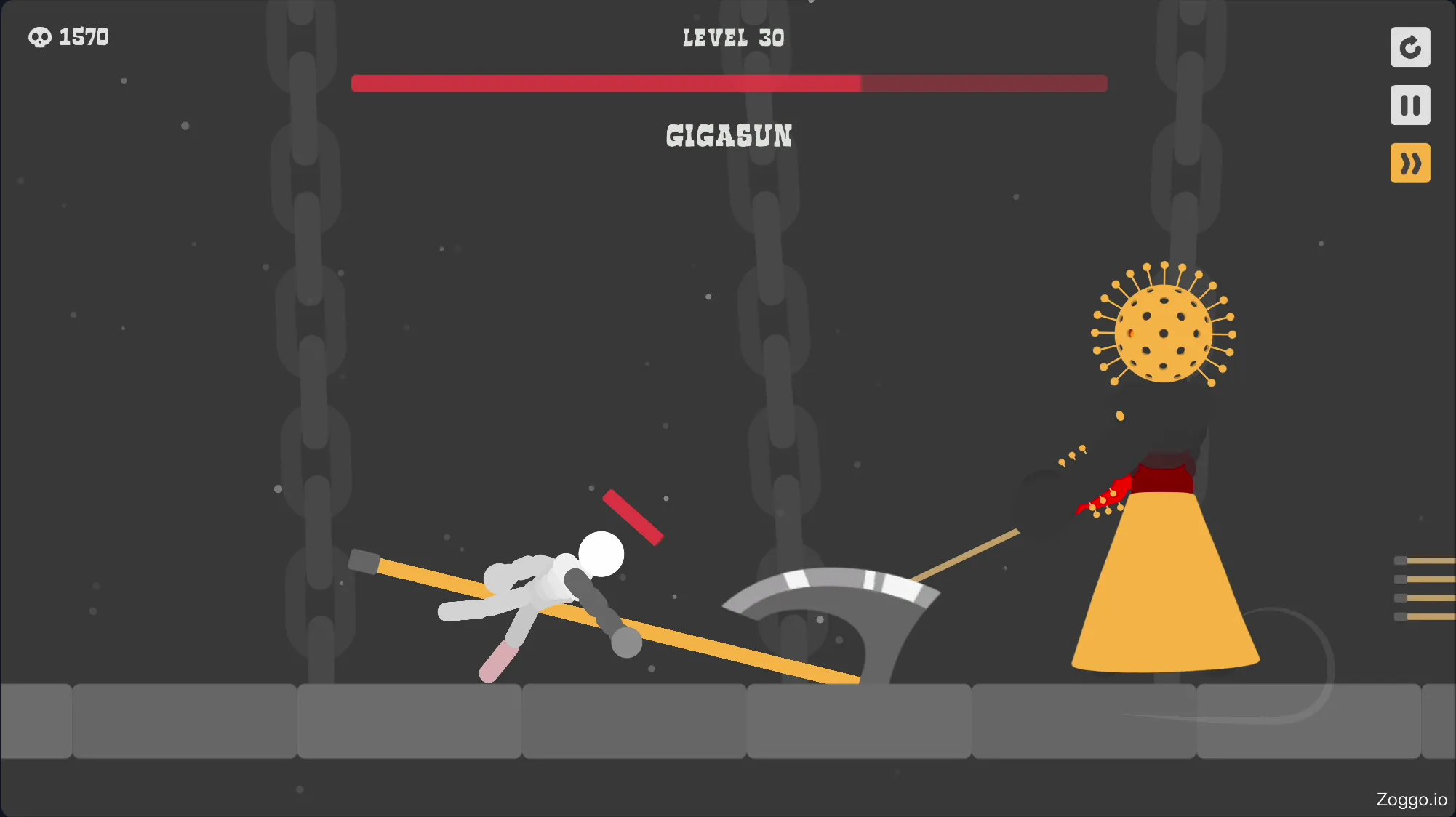Click the GIGASUN boss name text
This screenshot has height=817, width=1456.
point(729,137)
